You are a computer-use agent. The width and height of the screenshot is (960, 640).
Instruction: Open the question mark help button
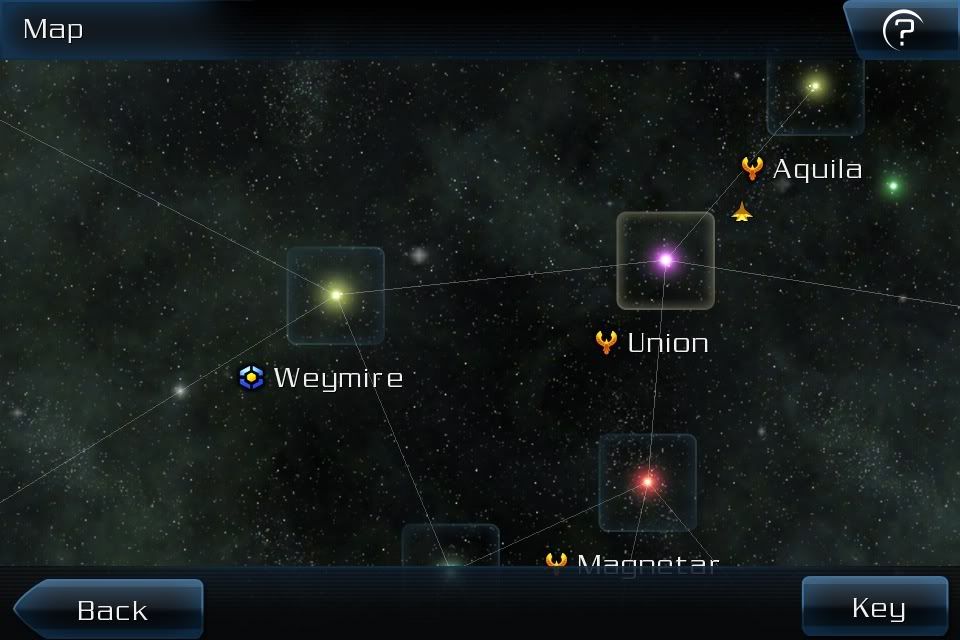coord(901,31)
